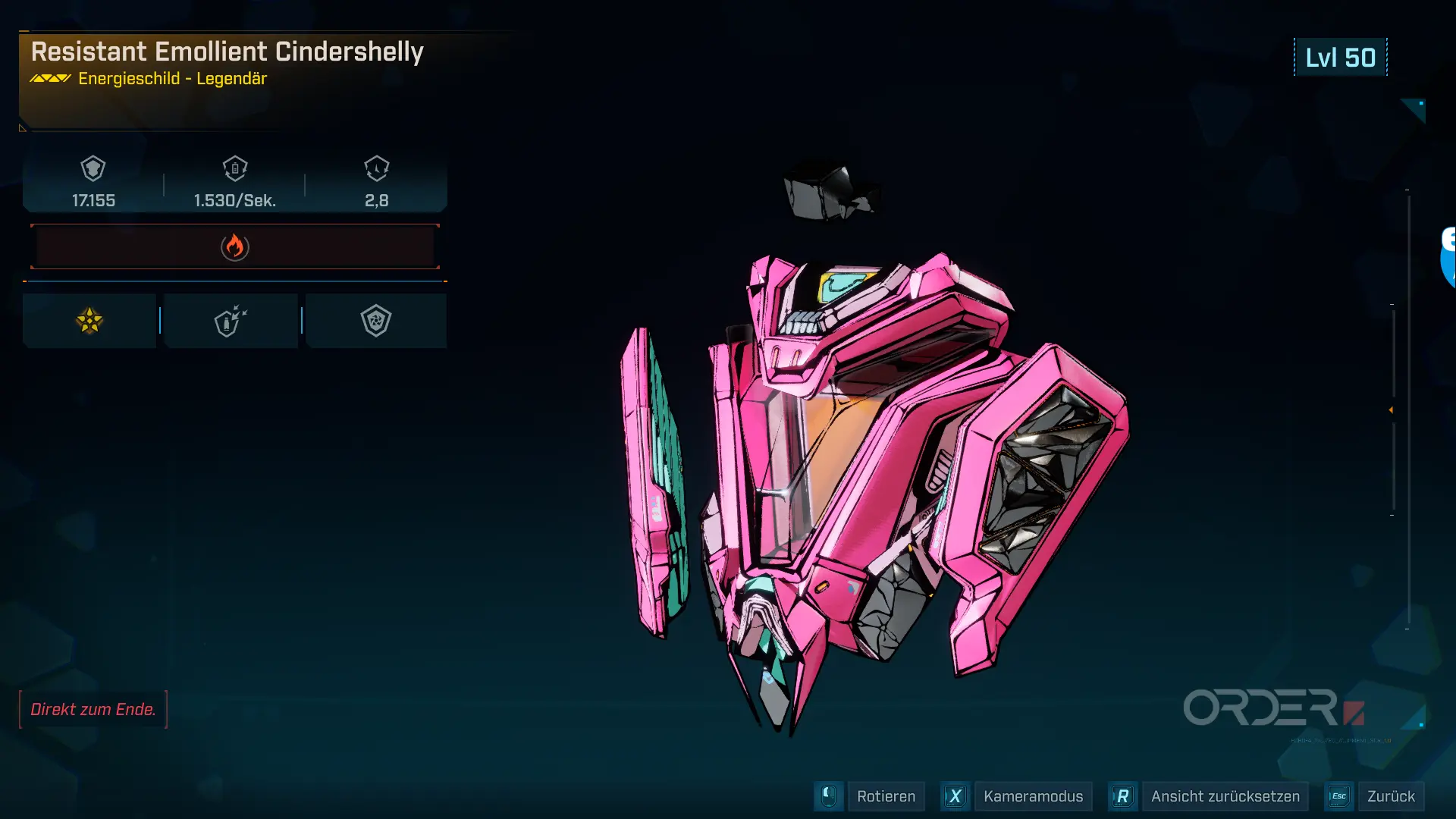Click the shield capacity icon above 17.155
Image resolution: width=1456 pixels, height=819 pixels.
(91, 168)
